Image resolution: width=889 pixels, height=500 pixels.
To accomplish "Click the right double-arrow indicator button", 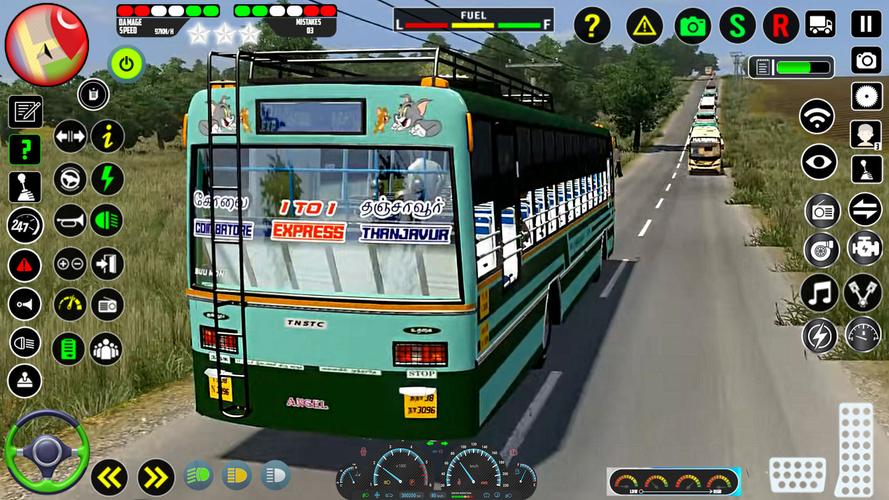I will click(156, 476).
